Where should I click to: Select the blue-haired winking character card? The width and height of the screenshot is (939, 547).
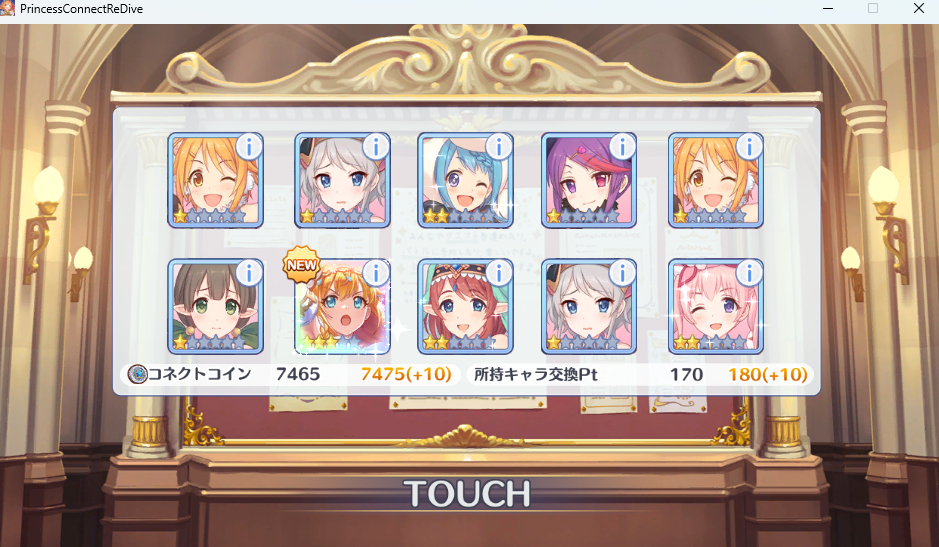[464, 181]
